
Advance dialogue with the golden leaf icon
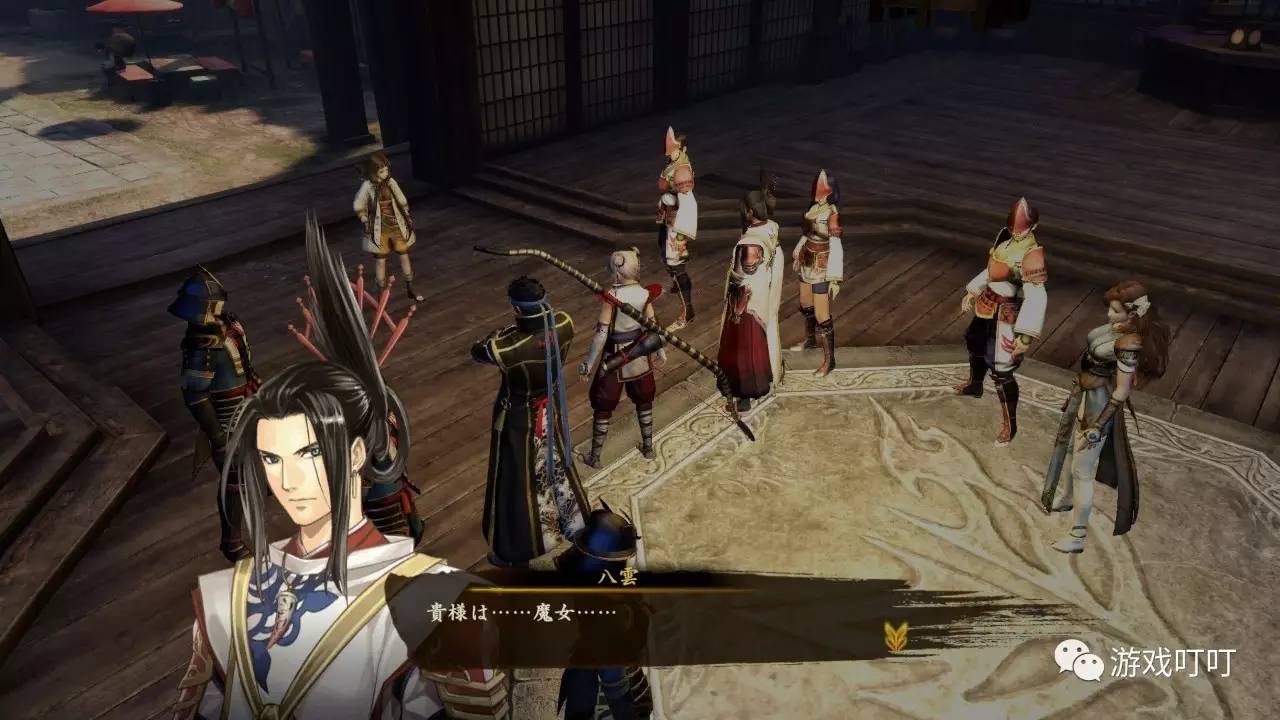click(896, 637)
